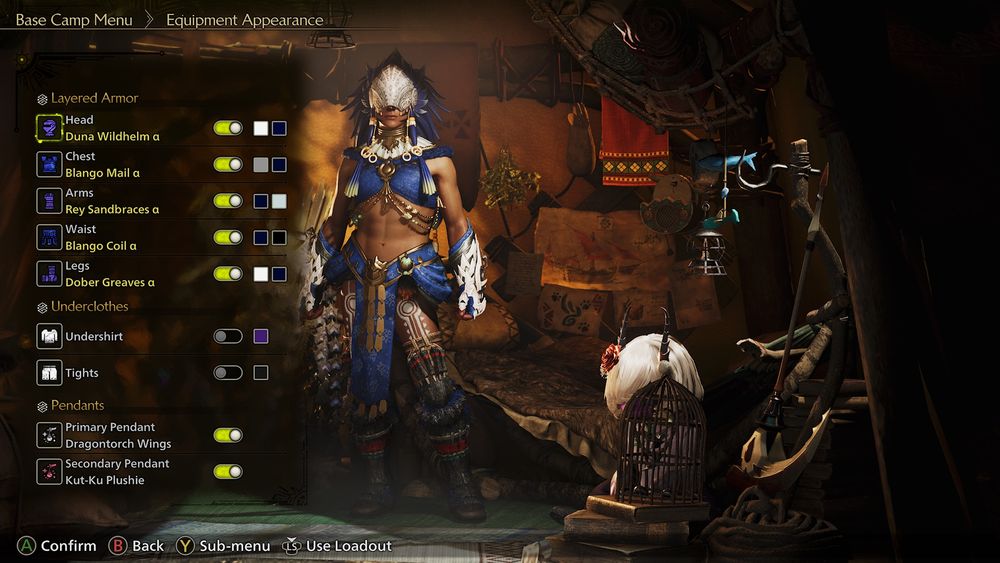This screenshot has width=1000, height=563.
Task: Toggle the Secondary Pendant switch
Action: 228,472
